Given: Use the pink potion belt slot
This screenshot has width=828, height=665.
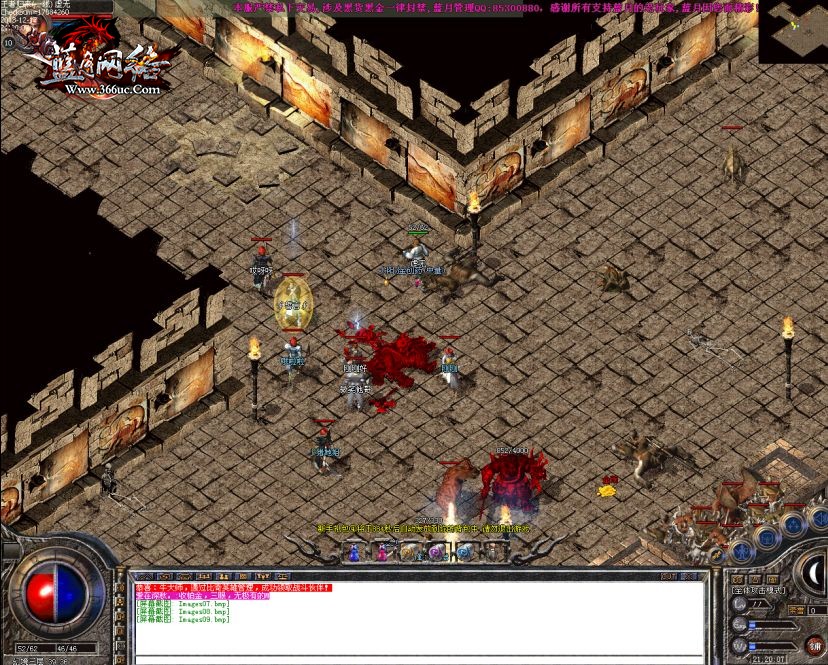Looking at the screenshot, I should (382, 551).
